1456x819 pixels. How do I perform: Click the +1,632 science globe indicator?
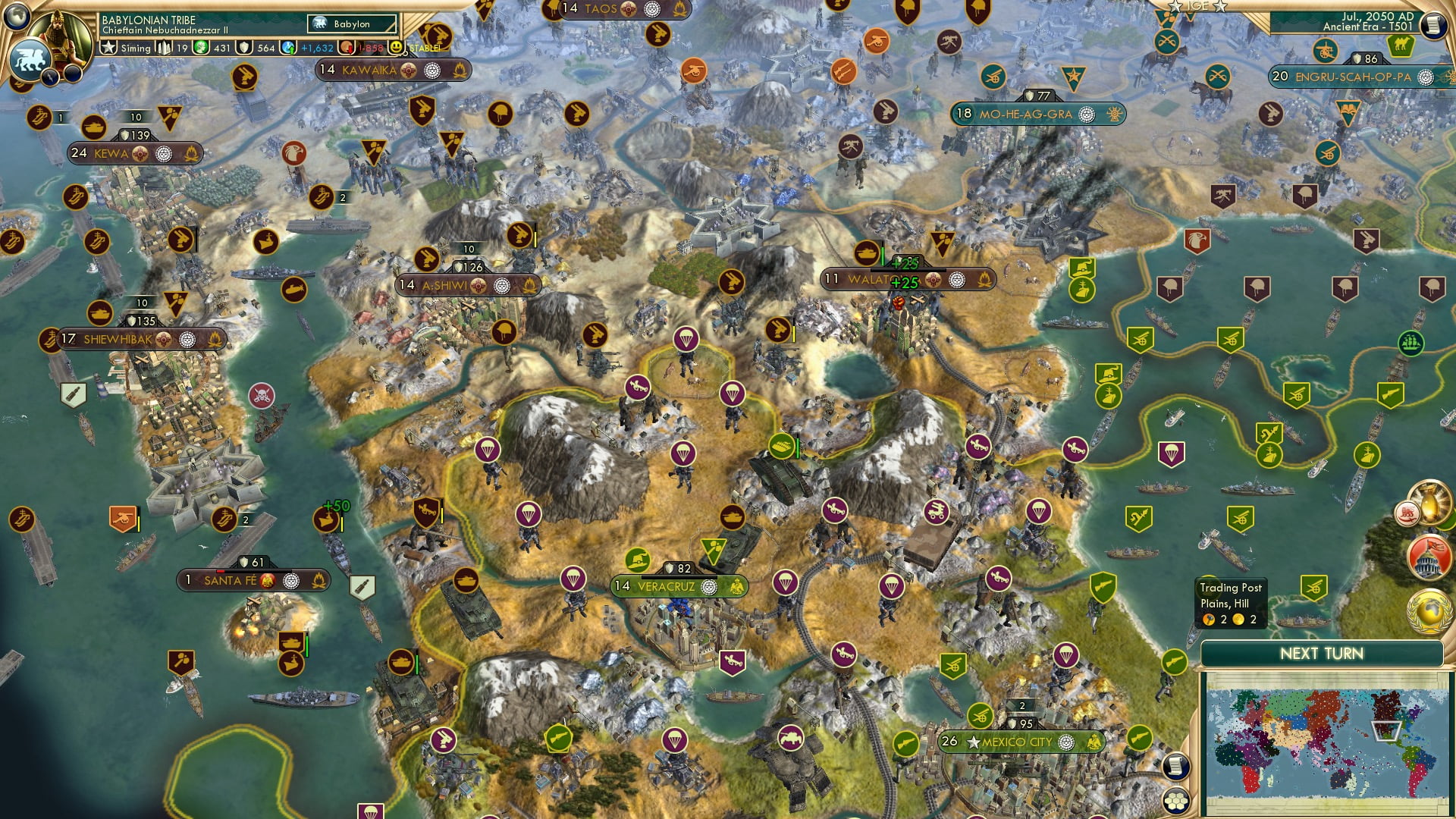287,47
